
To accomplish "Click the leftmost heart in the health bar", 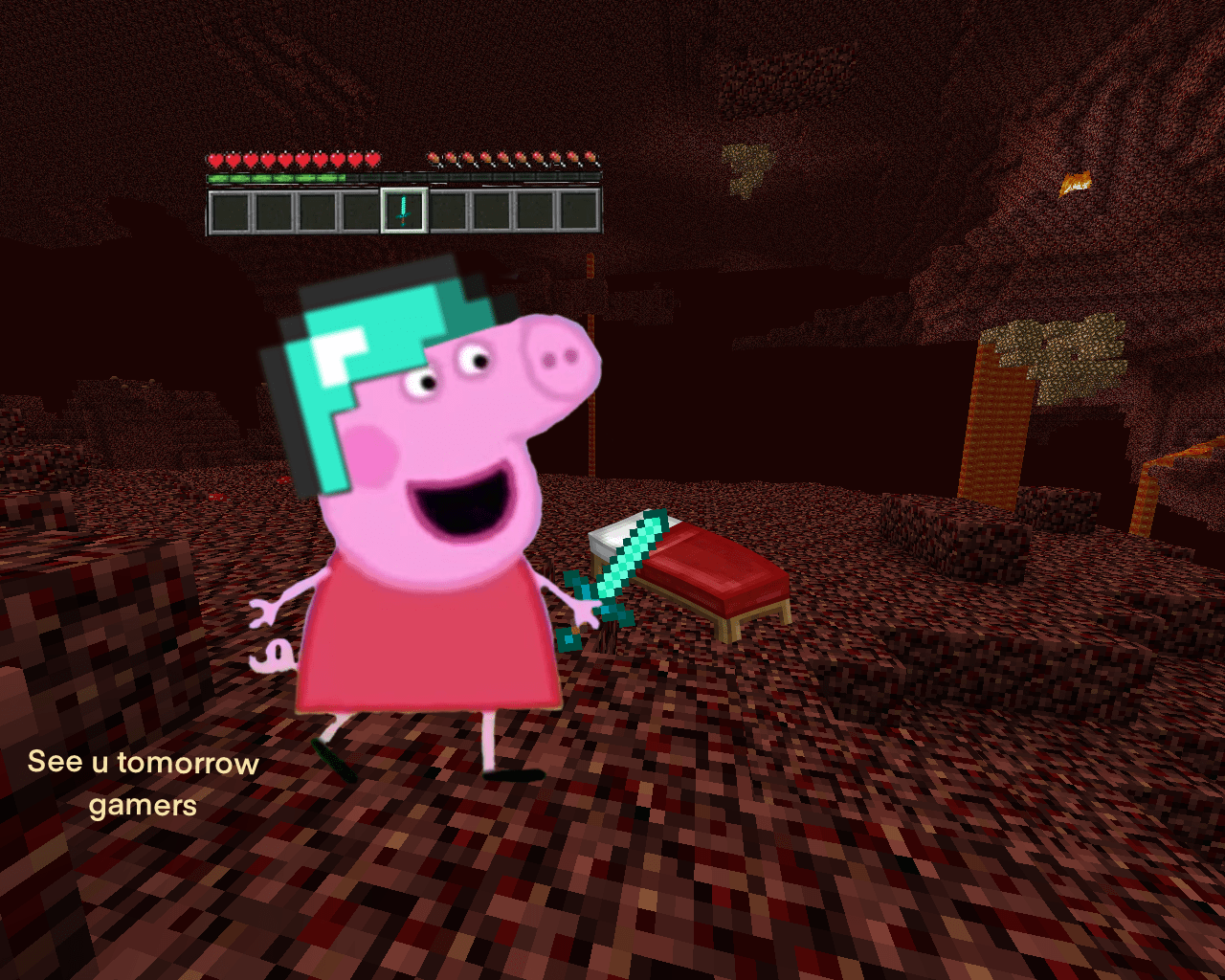I will (x=215, y=159).
